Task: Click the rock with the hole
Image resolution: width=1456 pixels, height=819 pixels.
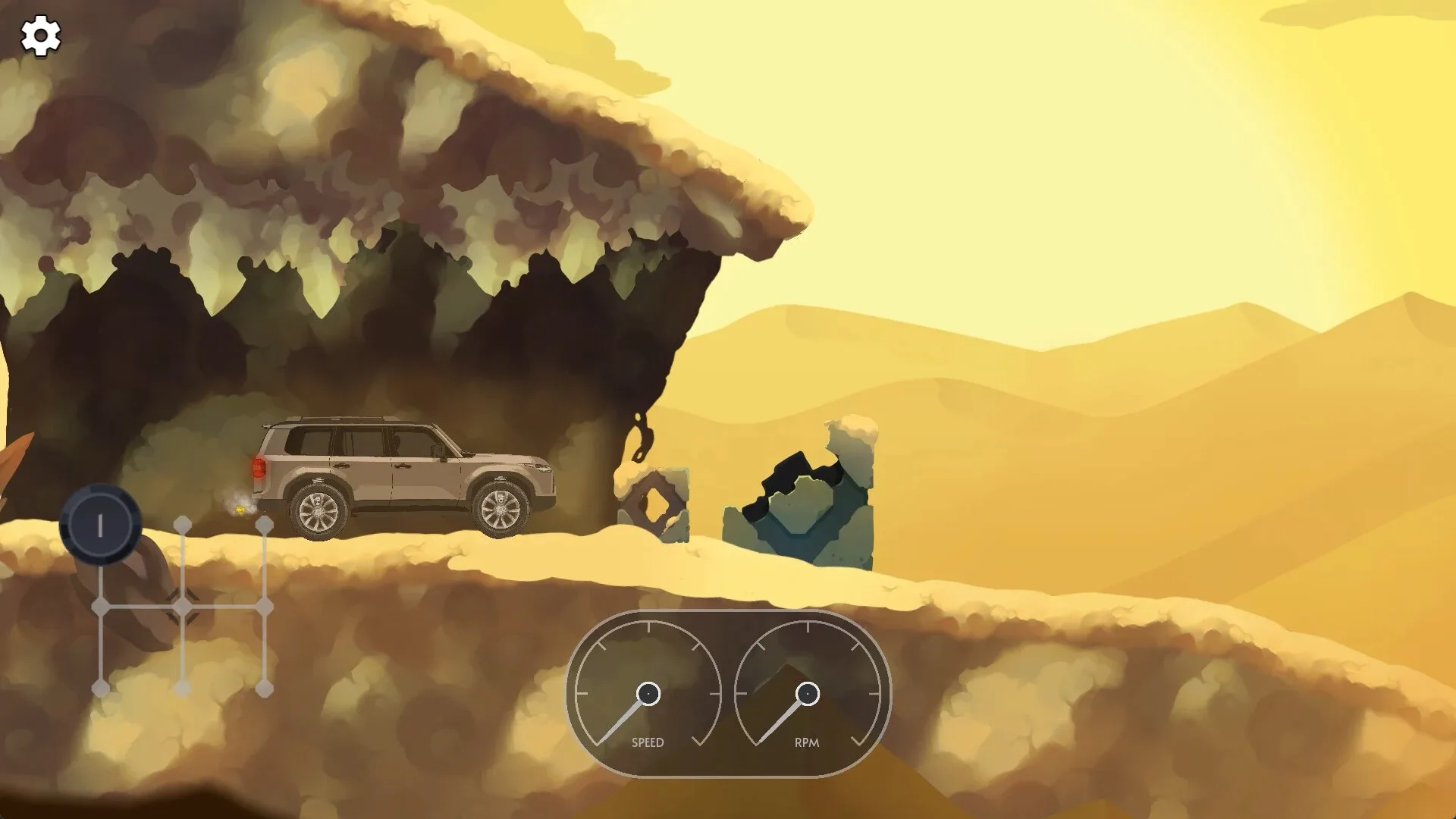Action: coord(655,502)
